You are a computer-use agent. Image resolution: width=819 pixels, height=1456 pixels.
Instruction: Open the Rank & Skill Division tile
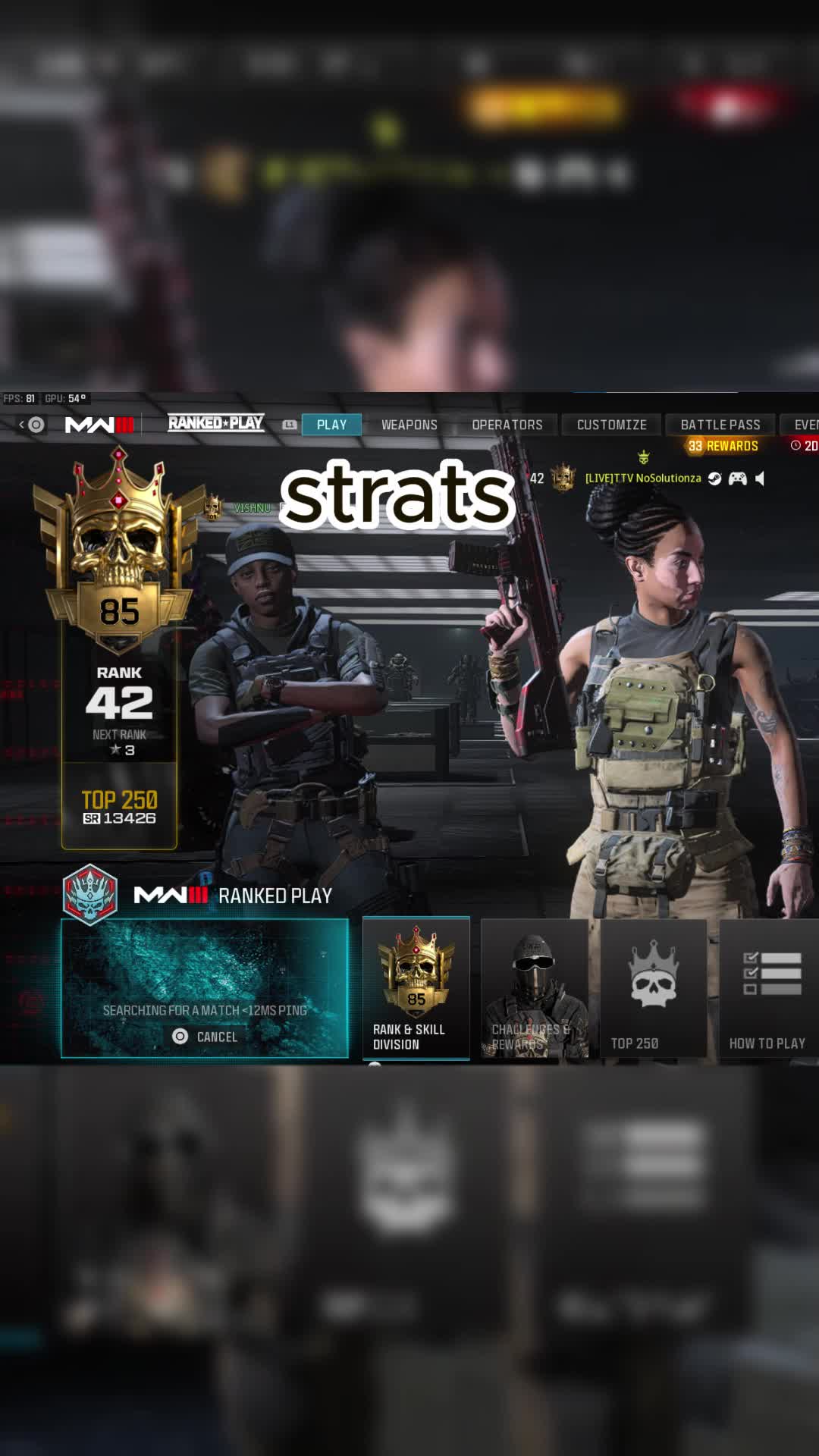pyautogui.click(x=416, y=987)
